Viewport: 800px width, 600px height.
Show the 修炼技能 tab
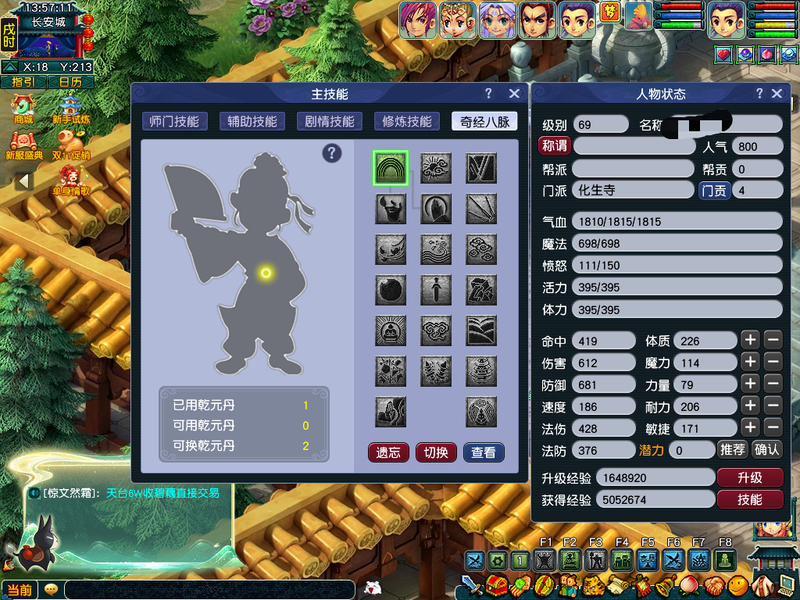point(407,121)
